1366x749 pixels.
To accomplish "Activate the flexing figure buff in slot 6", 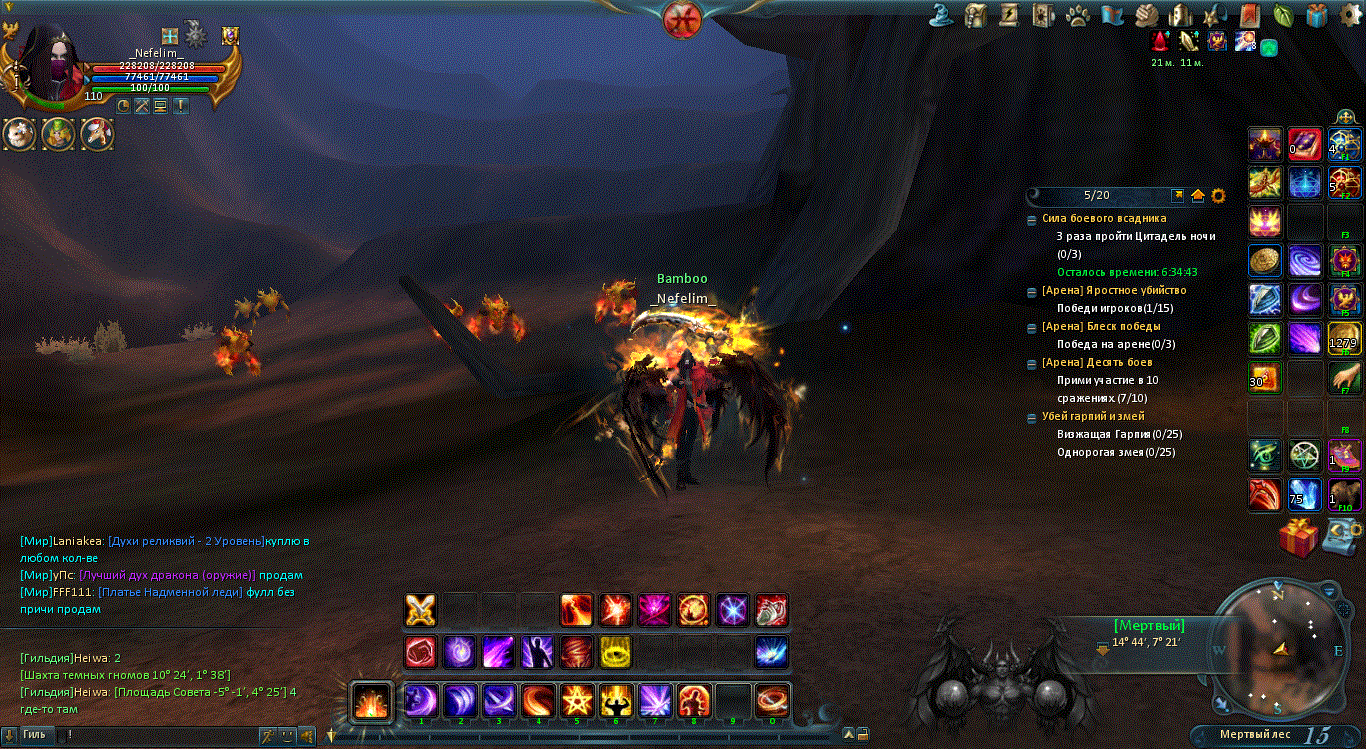I will tap(616, 700).
